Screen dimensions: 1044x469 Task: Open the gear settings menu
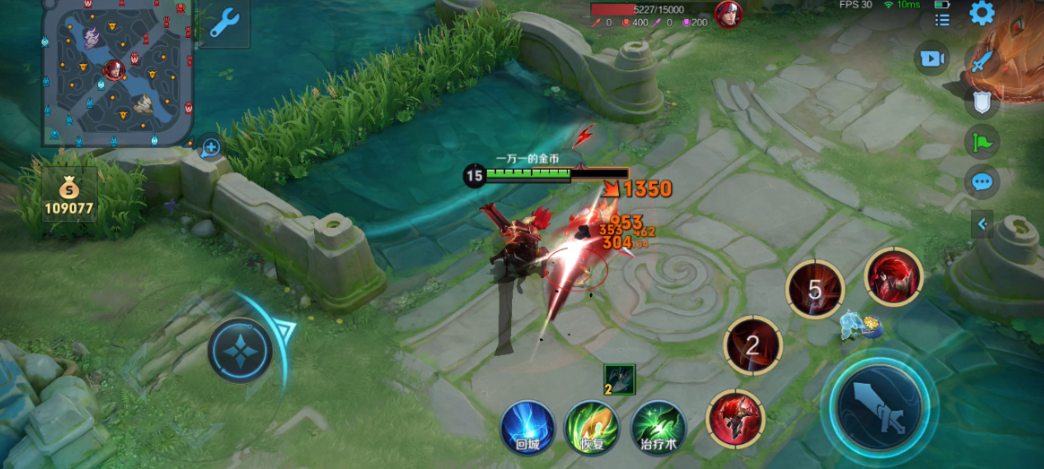coord(982,13)
